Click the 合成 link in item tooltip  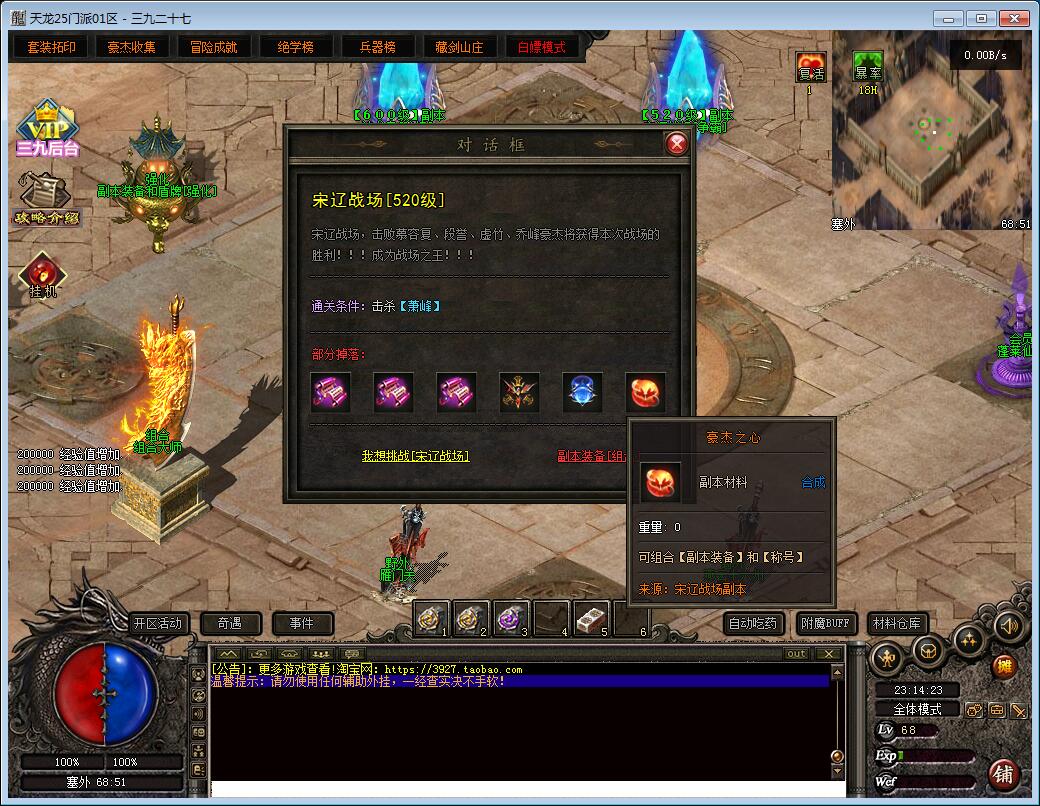point(813,482)
